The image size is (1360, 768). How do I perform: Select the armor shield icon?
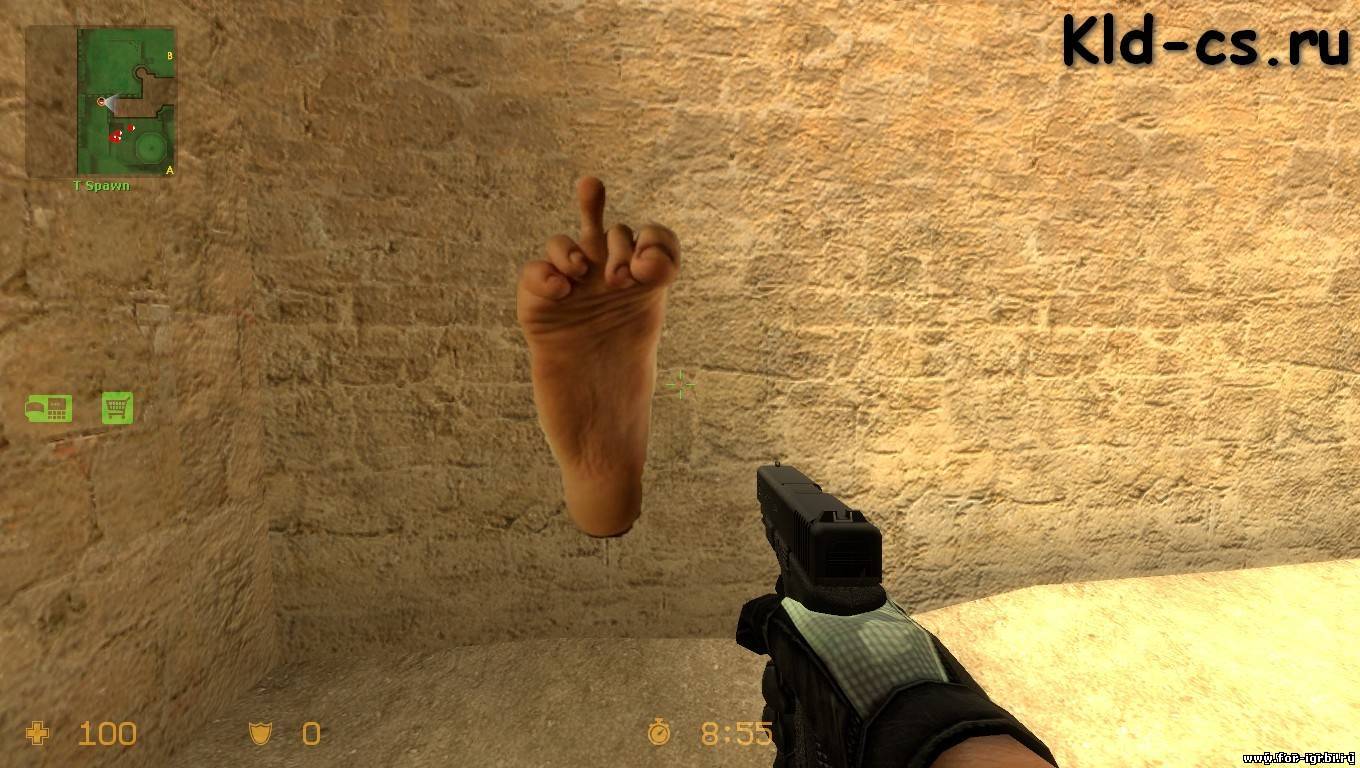pyautogui.click(x=261, y=734)
